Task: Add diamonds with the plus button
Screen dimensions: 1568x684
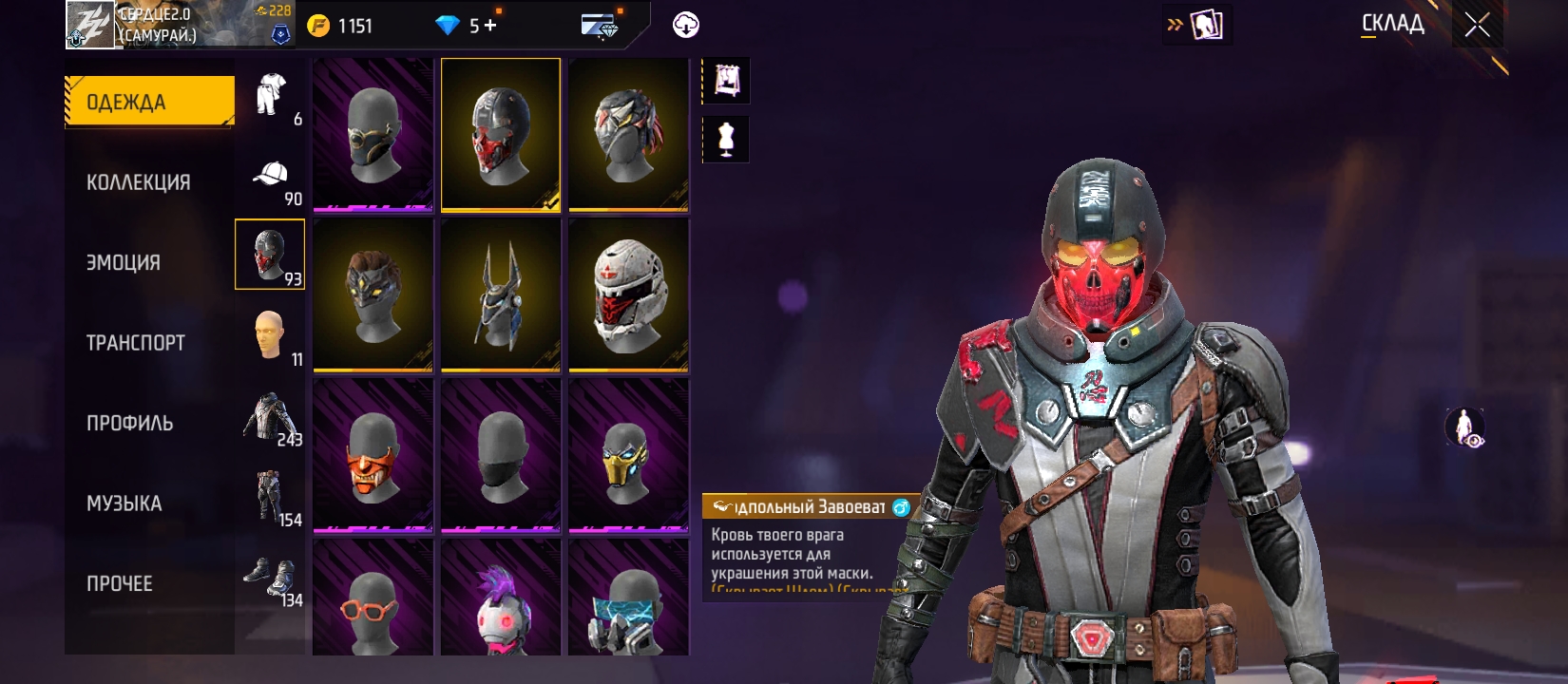Action: pos(490,26)
